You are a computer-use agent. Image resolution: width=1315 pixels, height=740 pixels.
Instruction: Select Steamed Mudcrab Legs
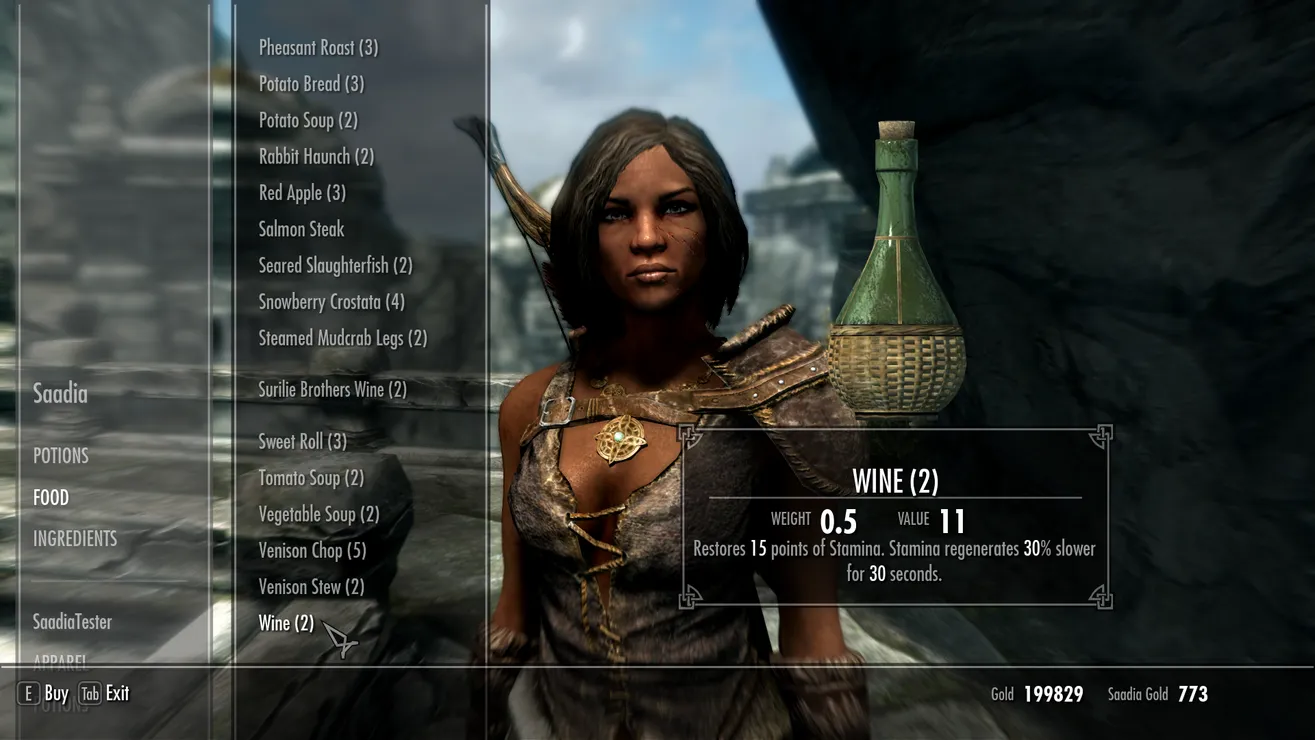tap(342, 339)
